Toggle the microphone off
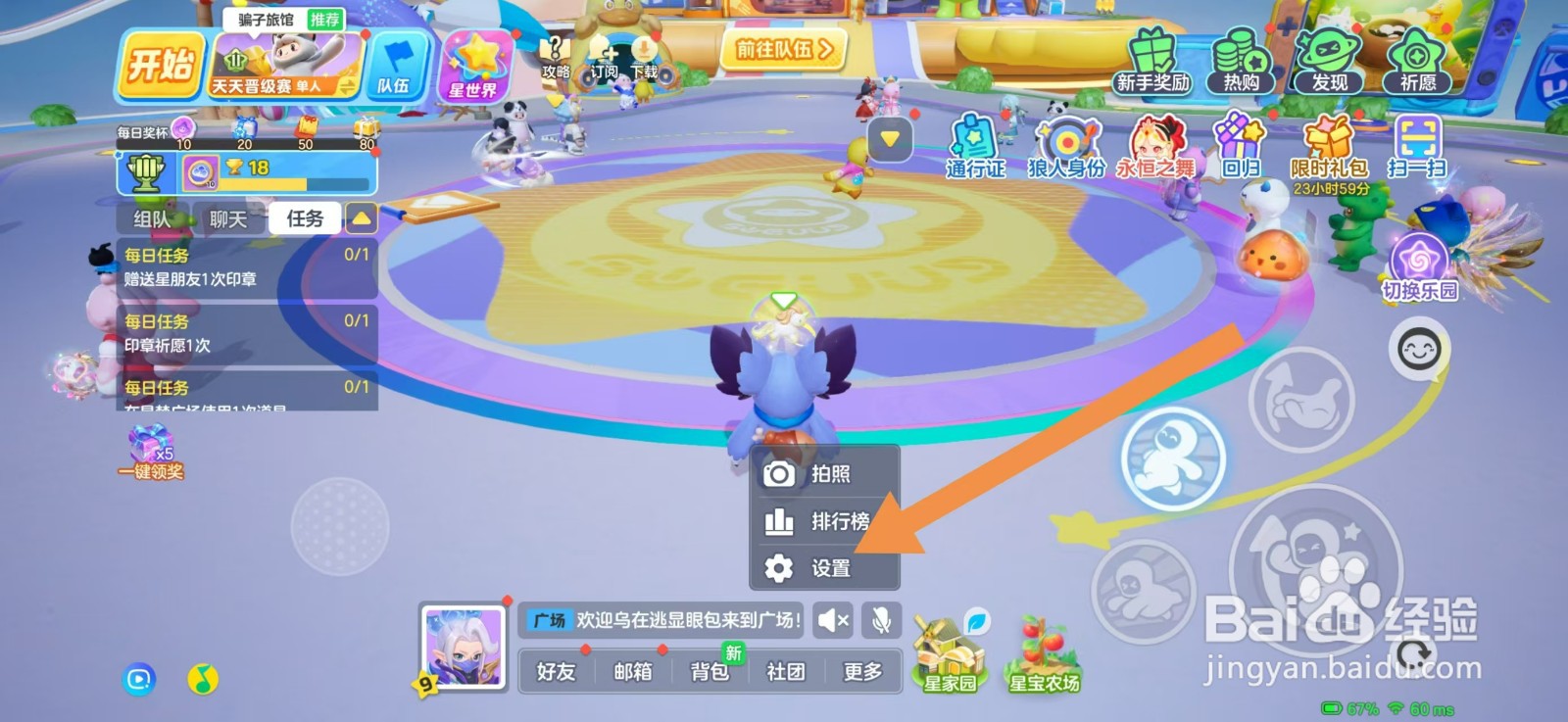 880,621
